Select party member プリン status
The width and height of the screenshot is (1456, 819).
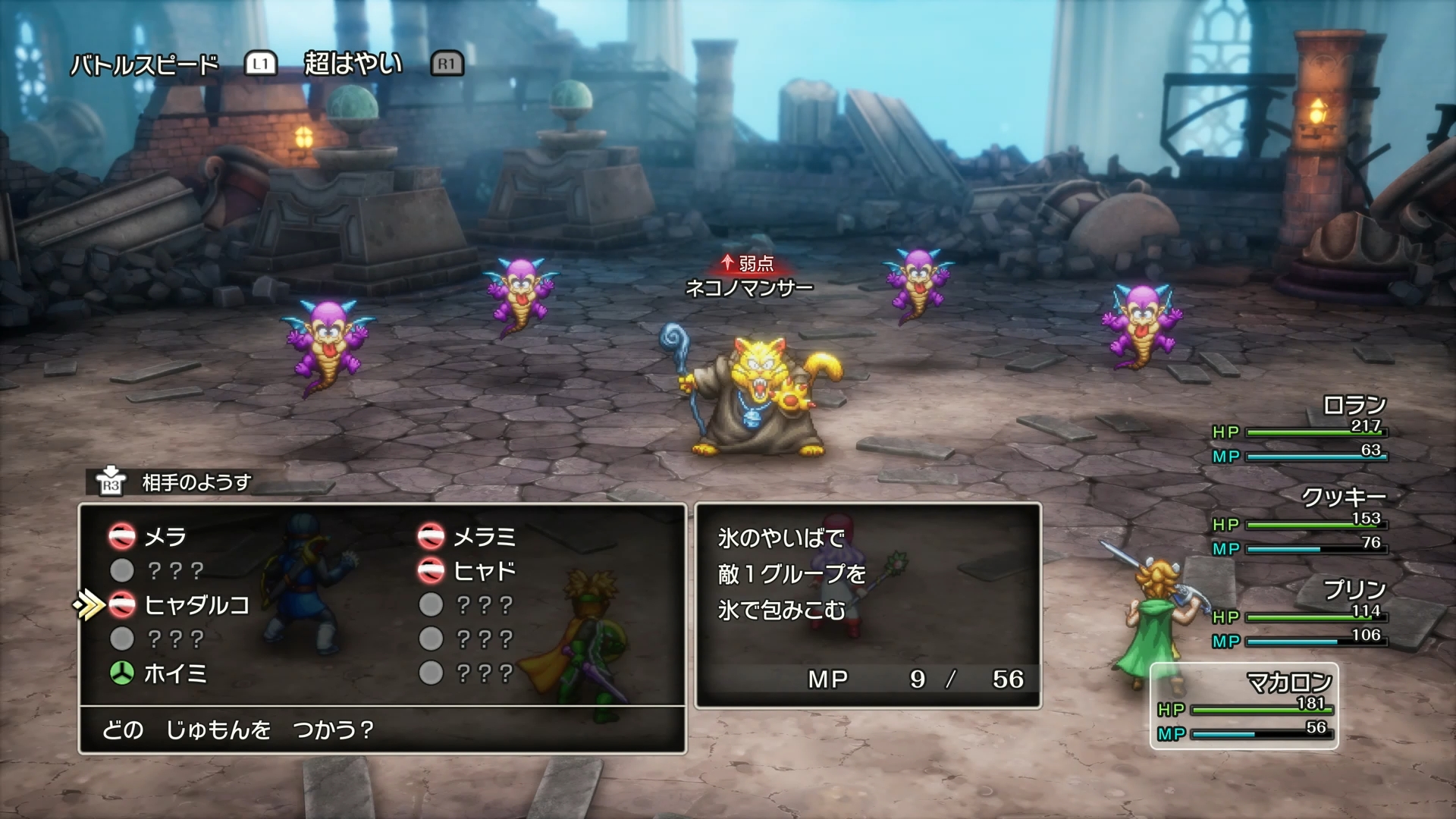click(x=1300, y=615)
